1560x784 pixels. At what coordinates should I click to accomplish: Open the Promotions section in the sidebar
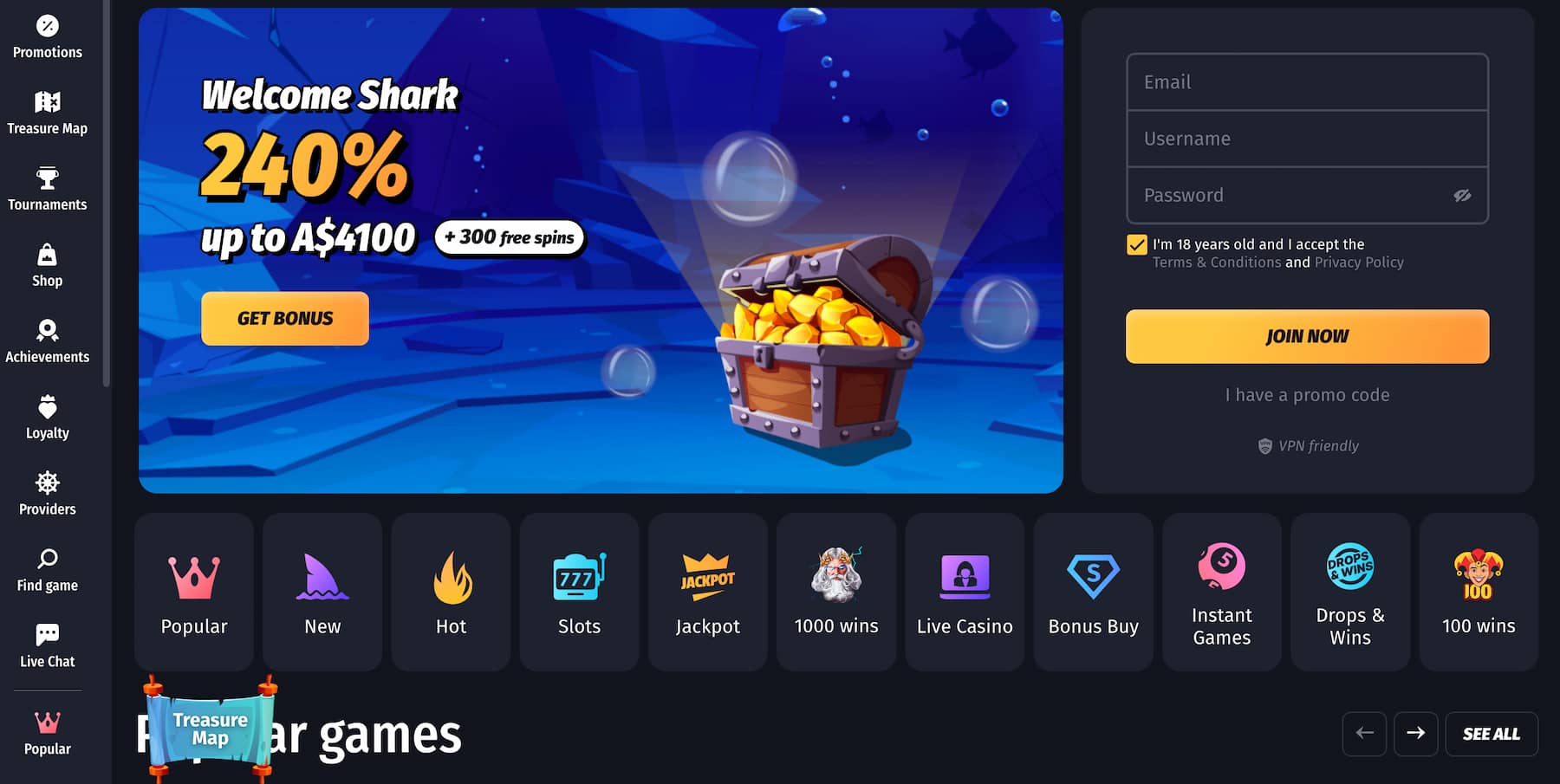[x=48, y=39]
